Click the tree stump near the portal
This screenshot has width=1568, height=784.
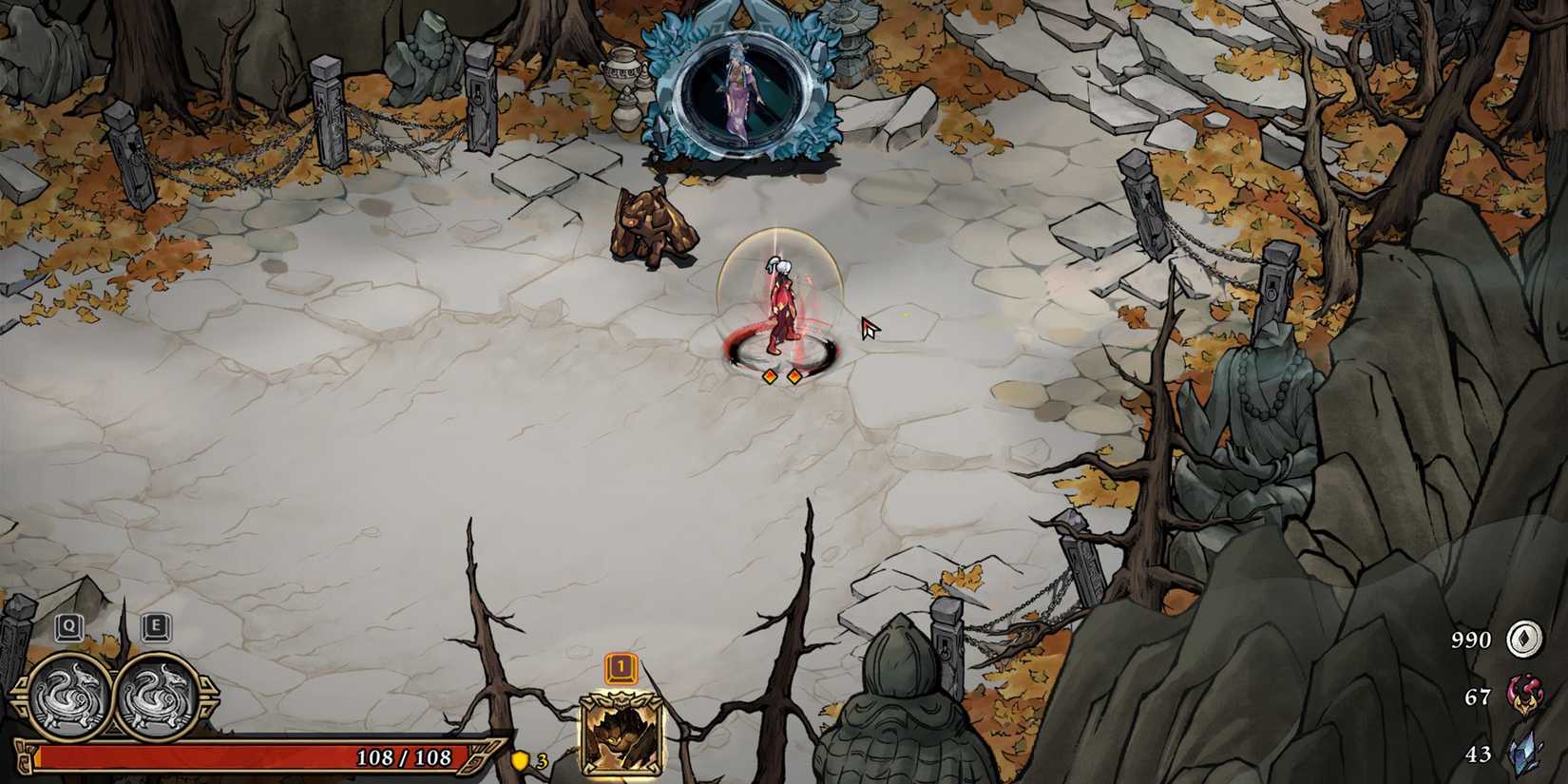(651, 228)
